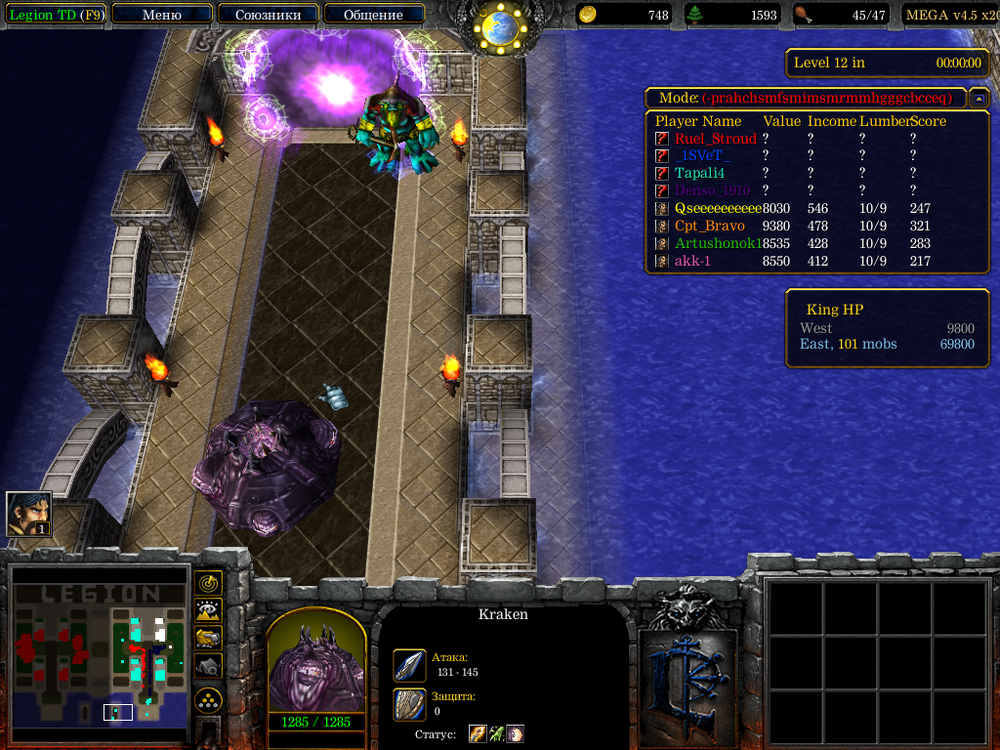
Task: Click the Kraken attack damage icon
Action: coord(409,665)
